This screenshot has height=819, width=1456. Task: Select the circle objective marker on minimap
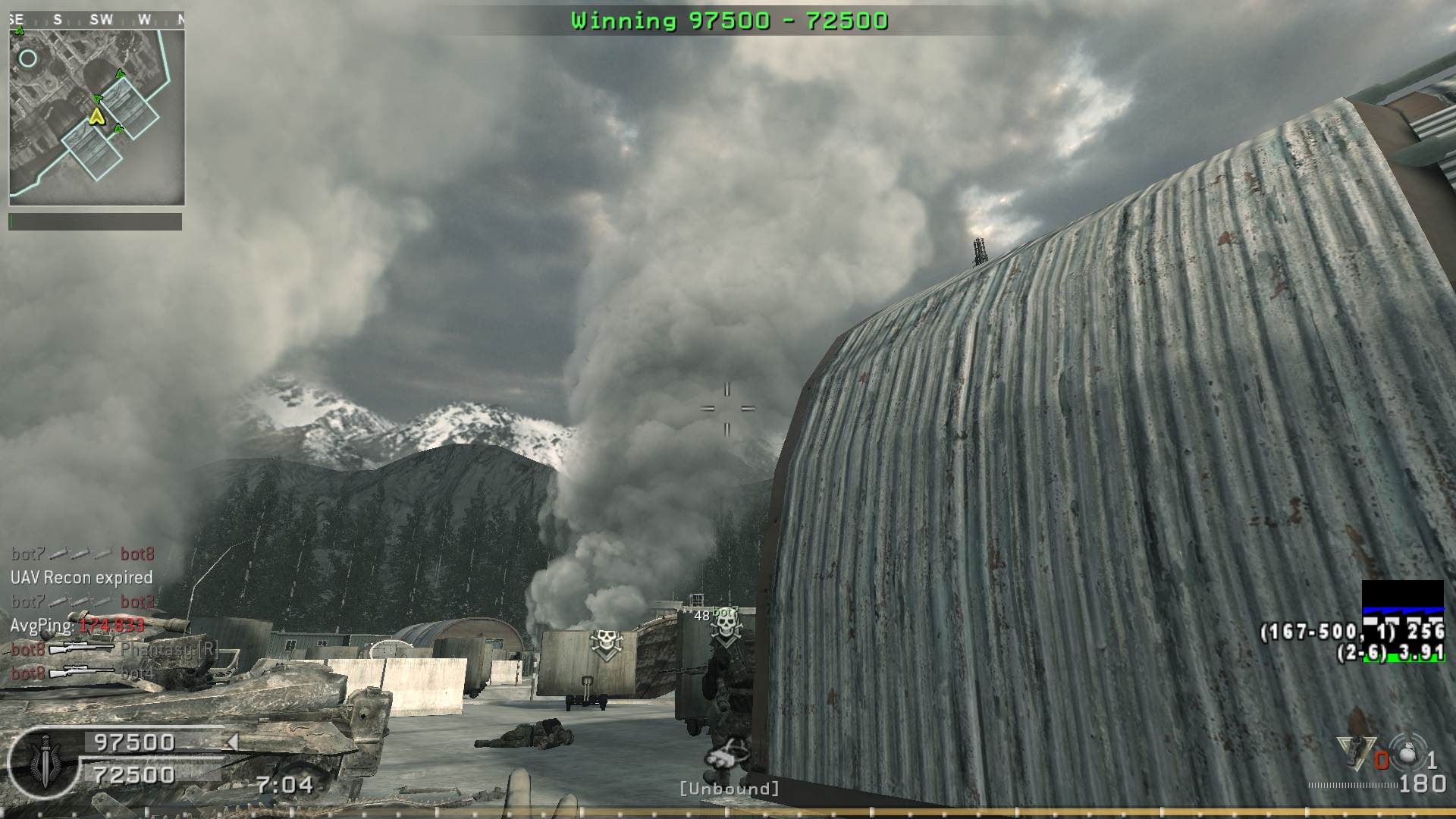tap(28, 58)
